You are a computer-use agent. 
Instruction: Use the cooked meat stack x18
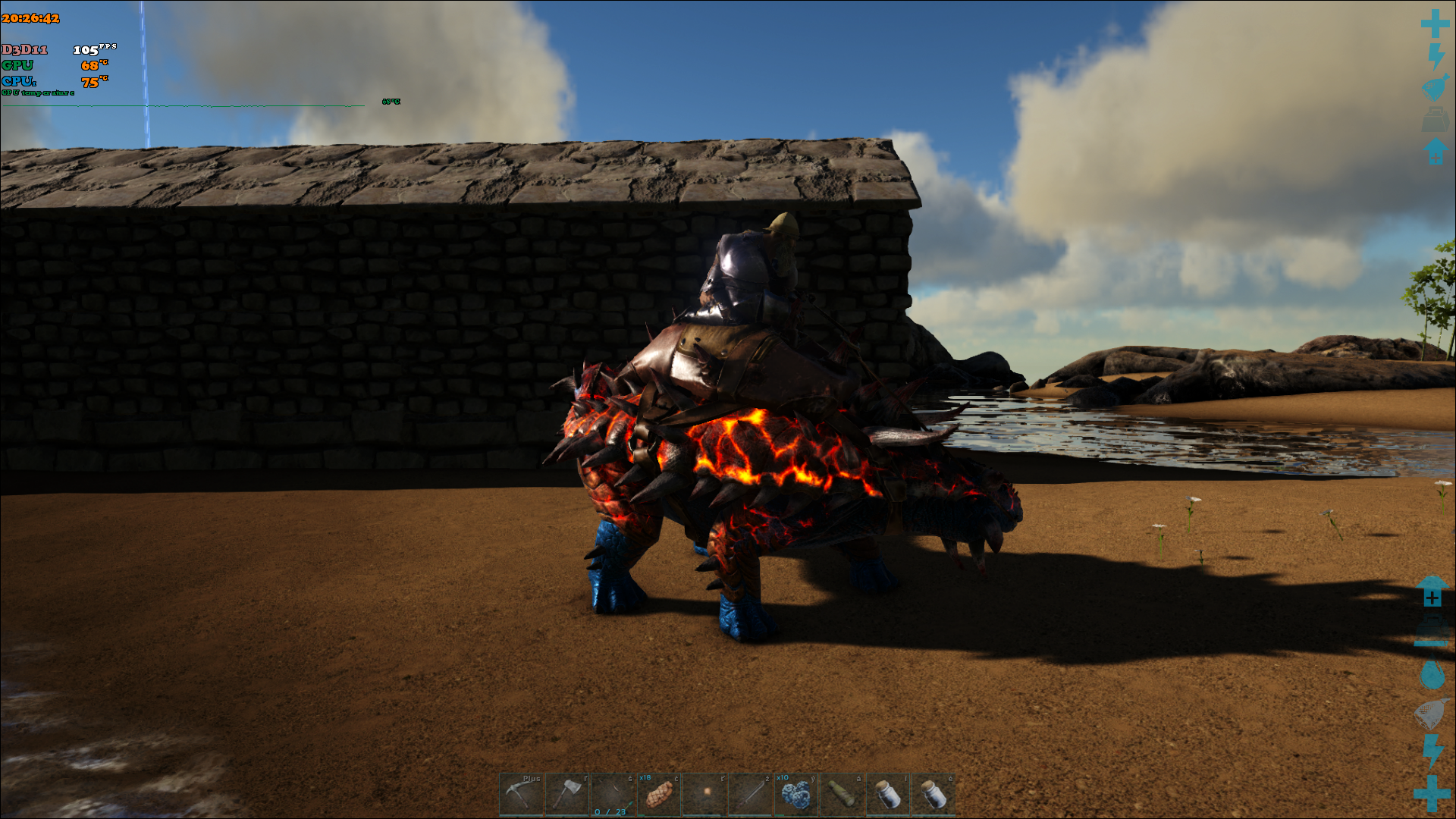[658, 794]
